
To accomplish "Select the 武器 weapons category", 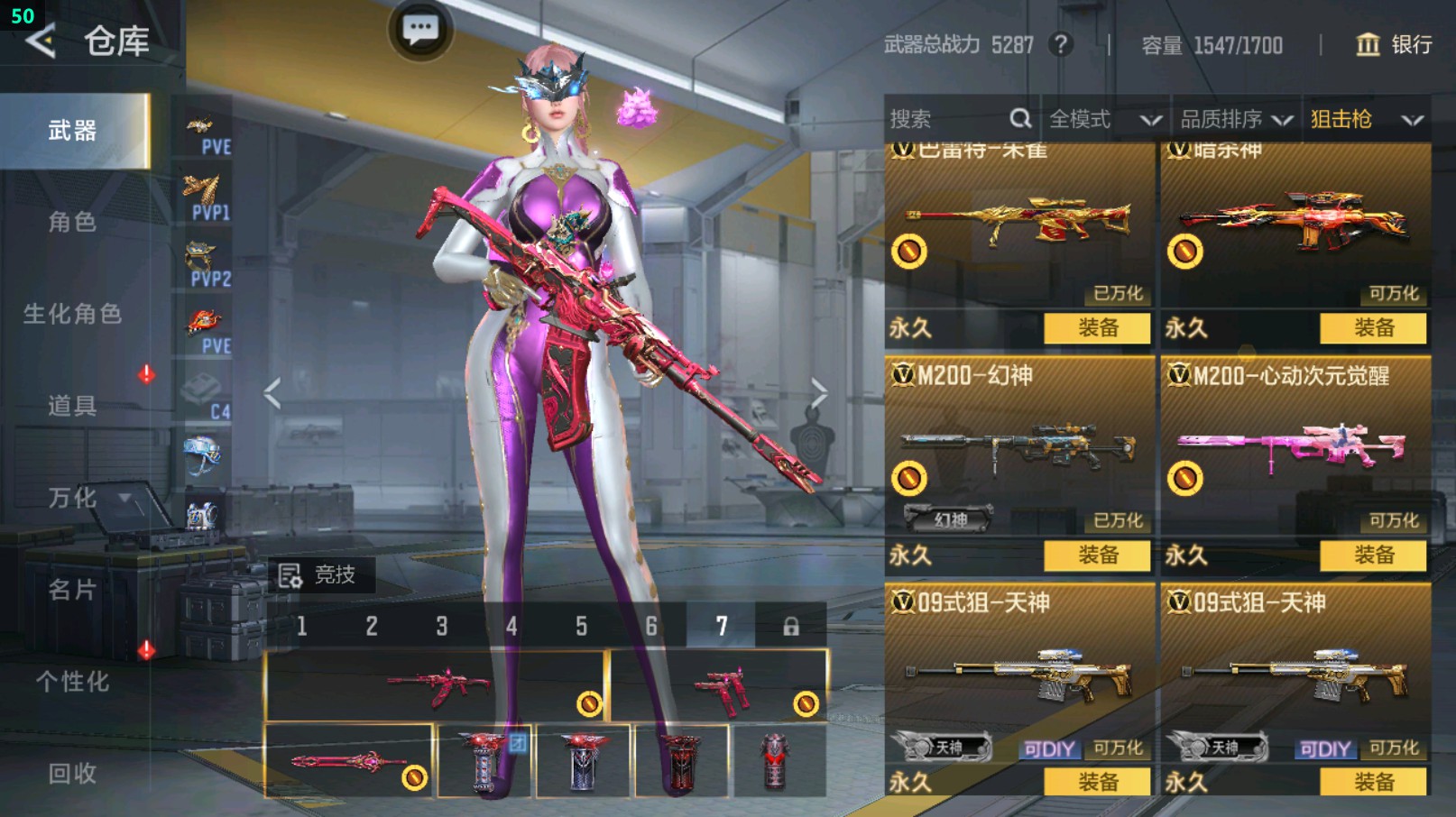I will point(73,132).
